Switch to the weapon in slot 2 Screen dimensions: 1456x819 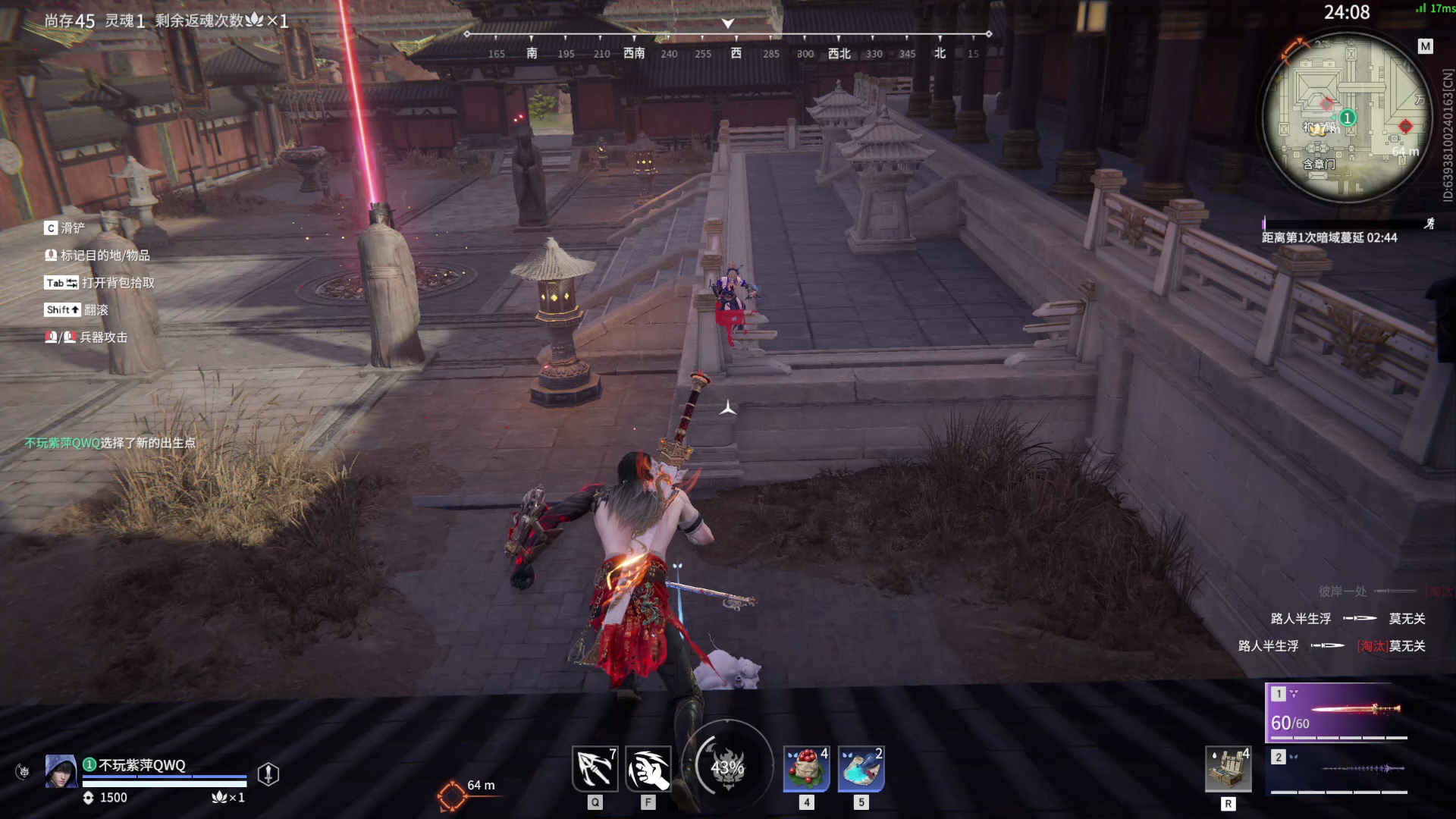1338,769
